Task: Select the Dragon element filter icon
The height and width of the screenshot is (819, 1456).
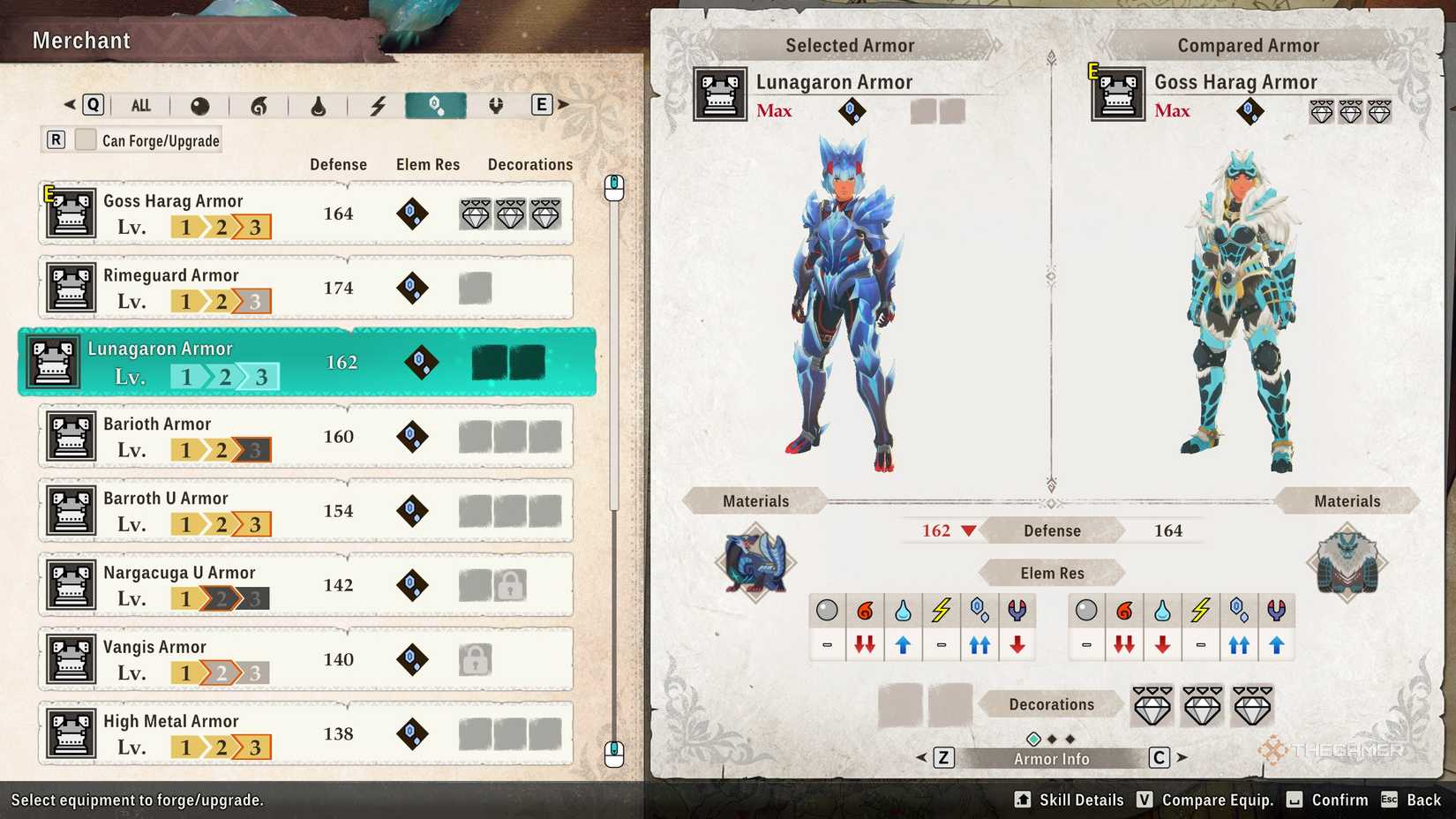Action: pyautogui.click(x=495, y=105)
